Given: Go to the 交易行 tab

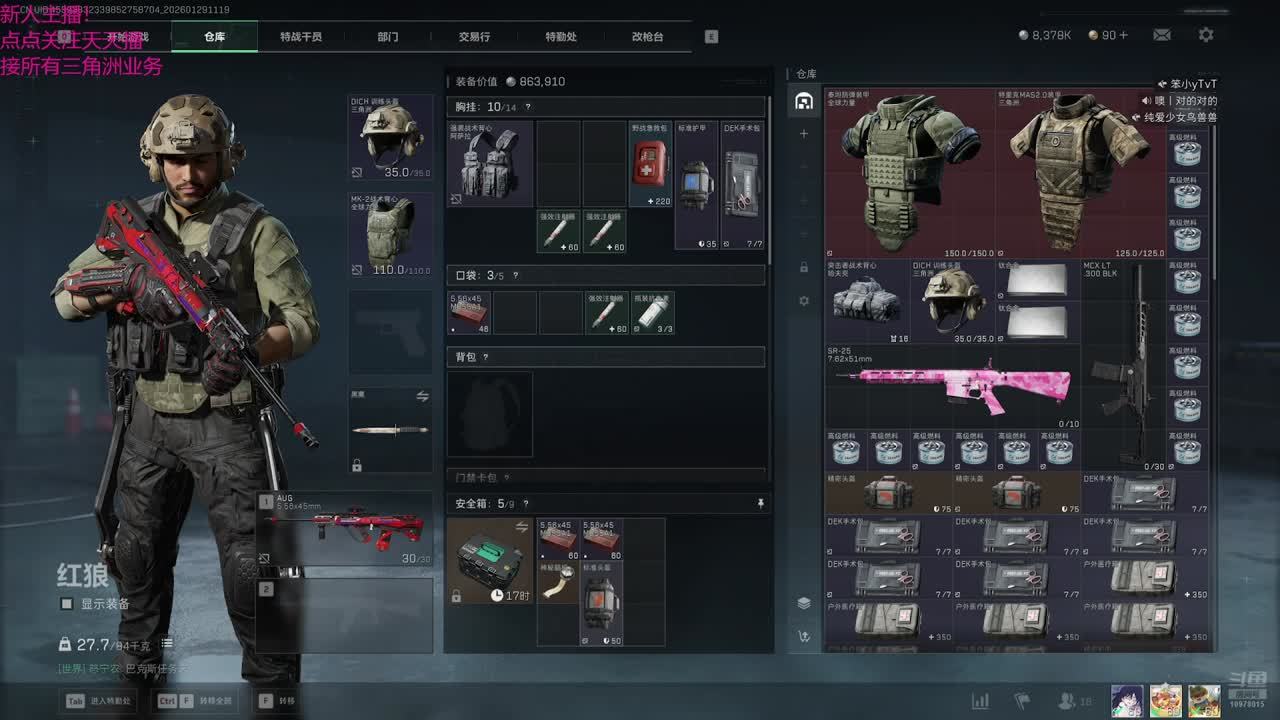Looking at the screenshot, I should [x=474, y=37].
